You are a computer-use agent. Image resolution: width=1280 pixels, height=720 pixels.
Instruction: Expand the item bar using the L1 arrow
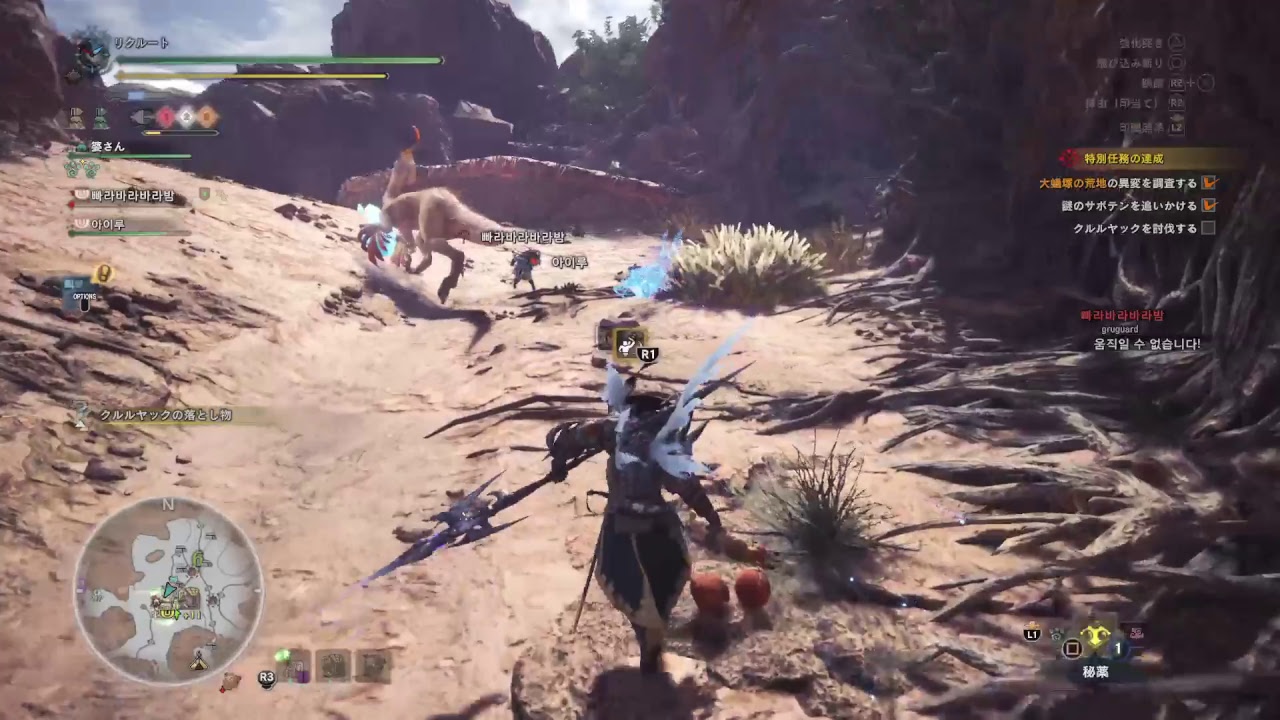[x=1030, y=633]
